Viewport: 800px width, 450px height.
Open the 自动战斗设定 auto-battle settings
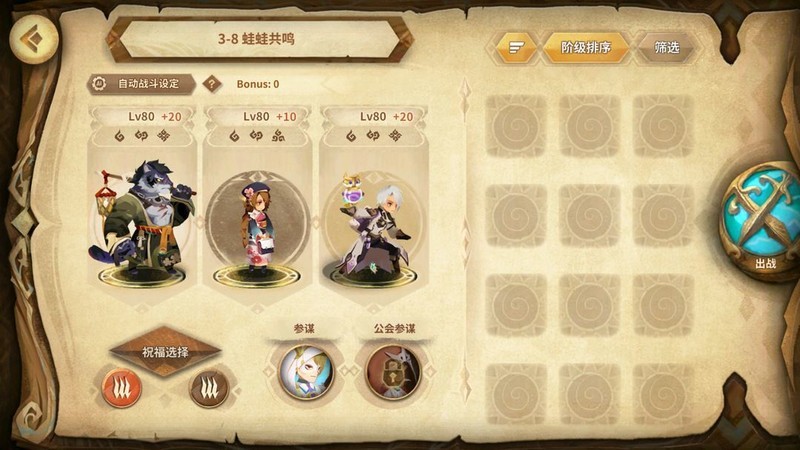[x=142, y=84]
